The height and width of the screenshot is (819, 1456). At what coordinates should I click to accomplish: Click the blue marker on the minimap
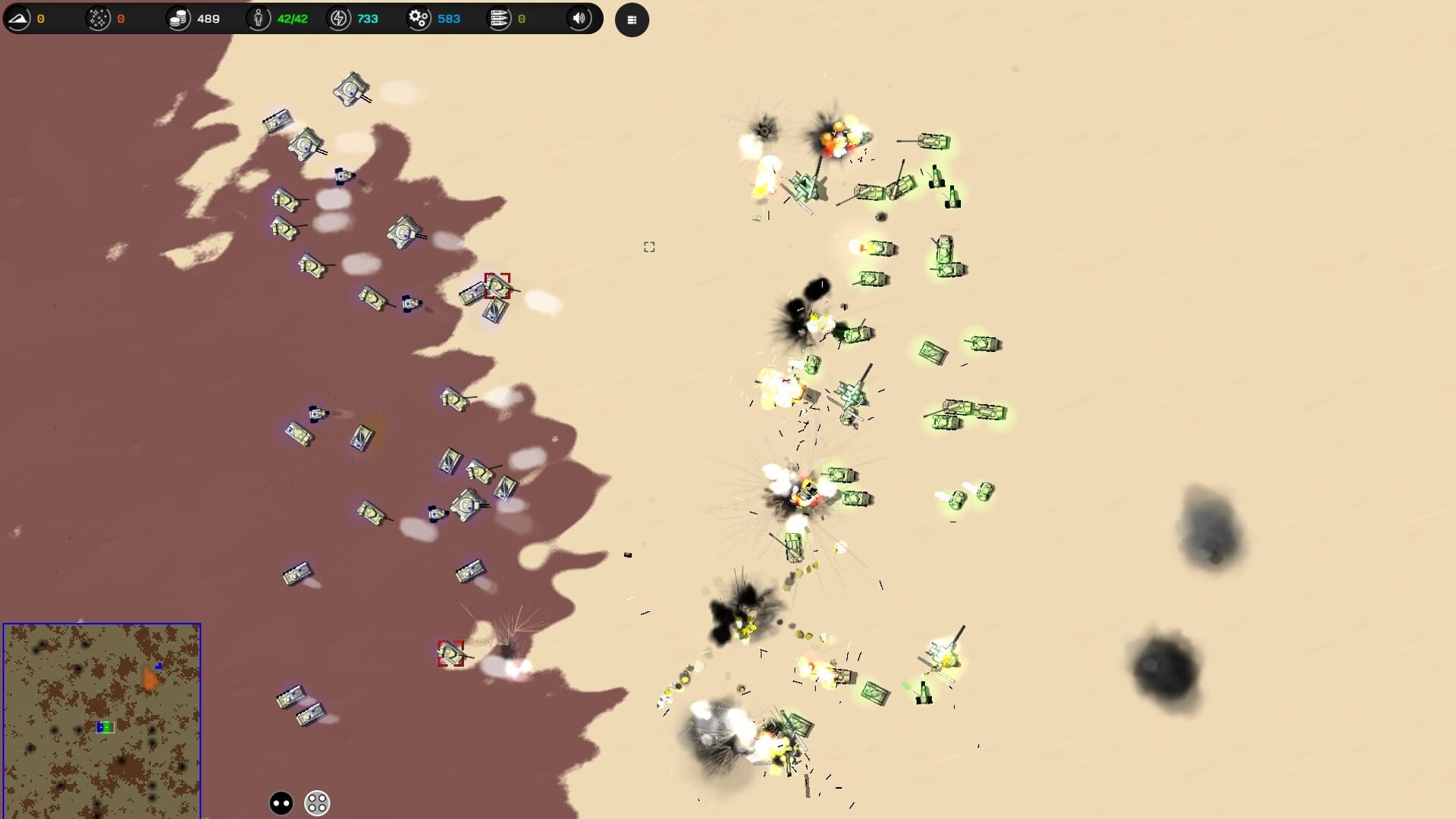158,665
